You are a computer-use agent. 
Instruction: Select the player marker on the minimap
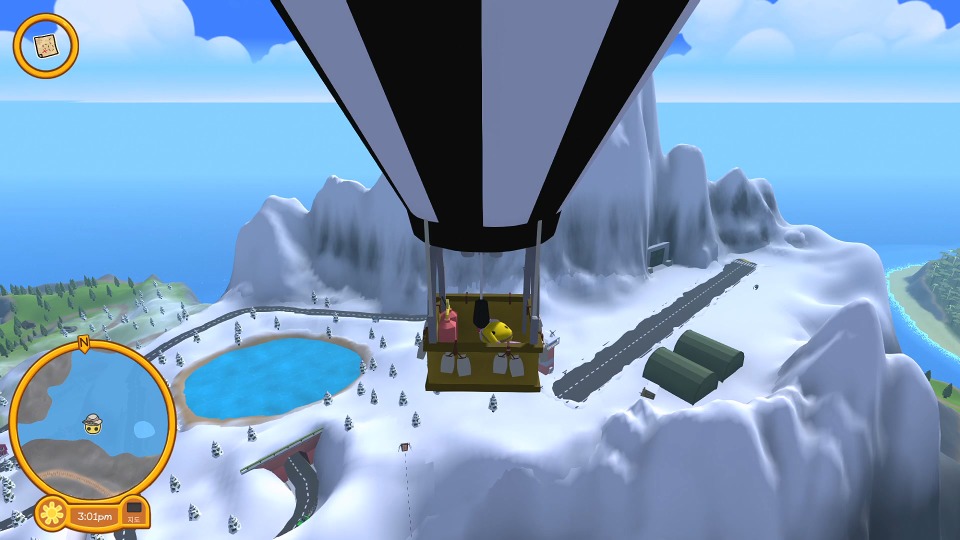[x=93, y=423]
